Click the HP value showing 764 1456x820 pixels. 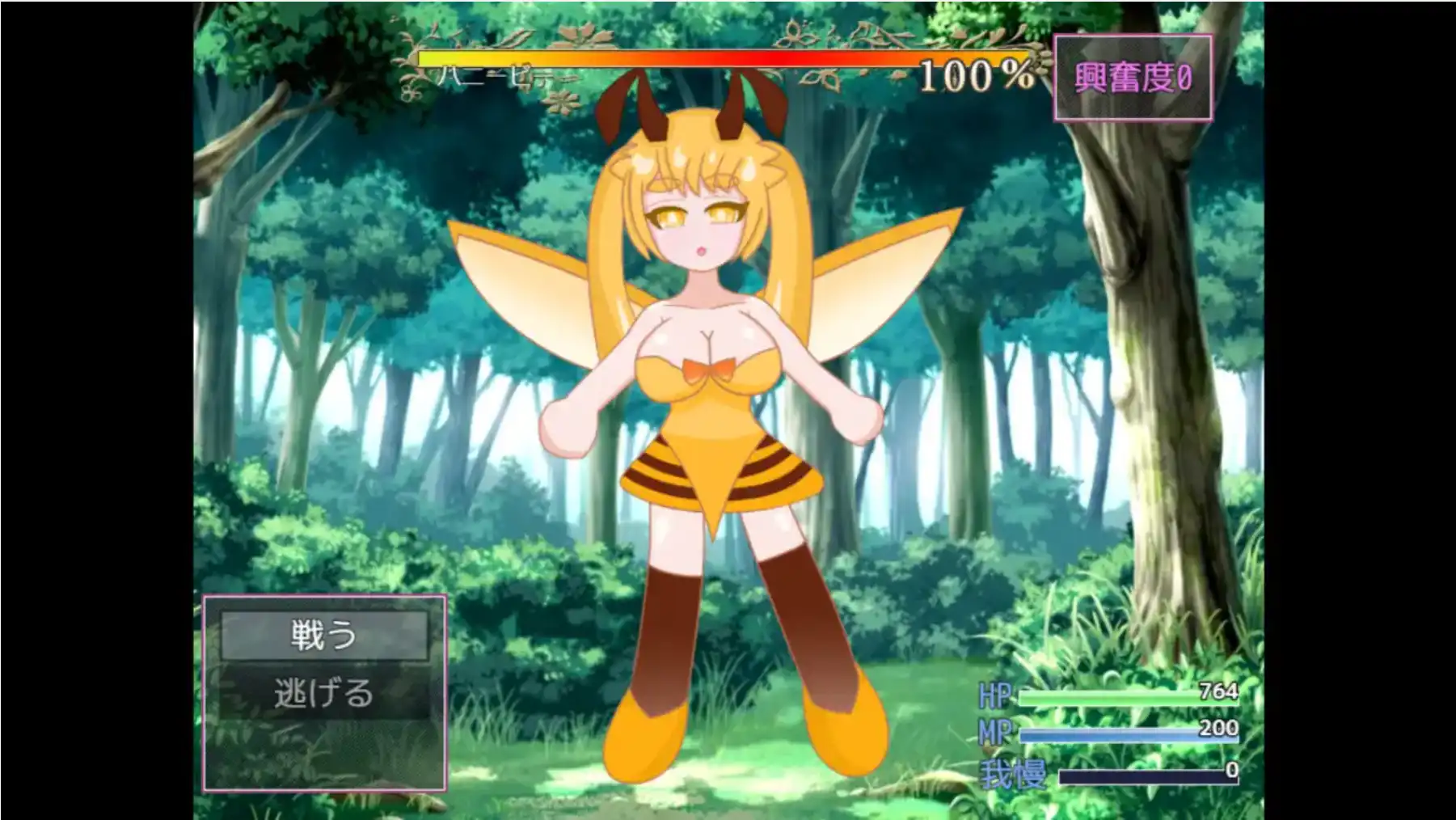coord(1218,690)
